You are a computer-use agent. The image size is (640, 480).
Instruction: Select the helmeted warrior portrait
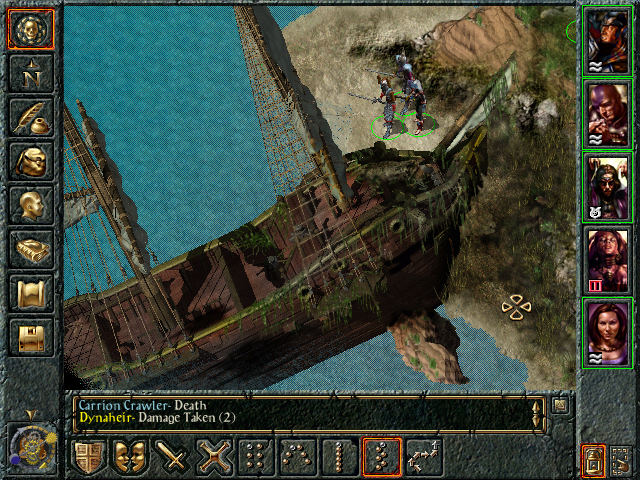[606, 40]
